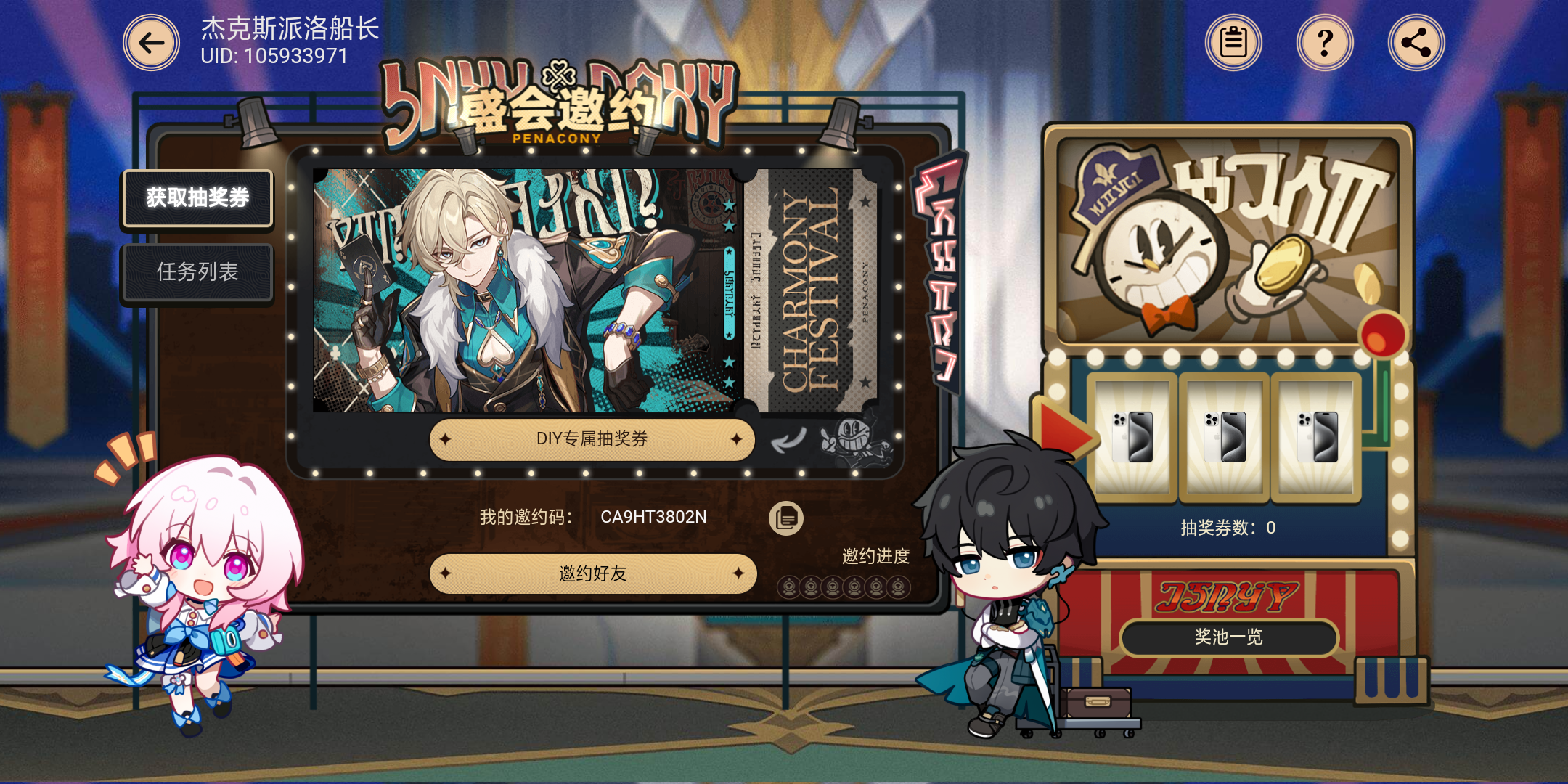1568x784 pixels.
Task: Open records via the clipboard icon
Action: click(1233, 42)
